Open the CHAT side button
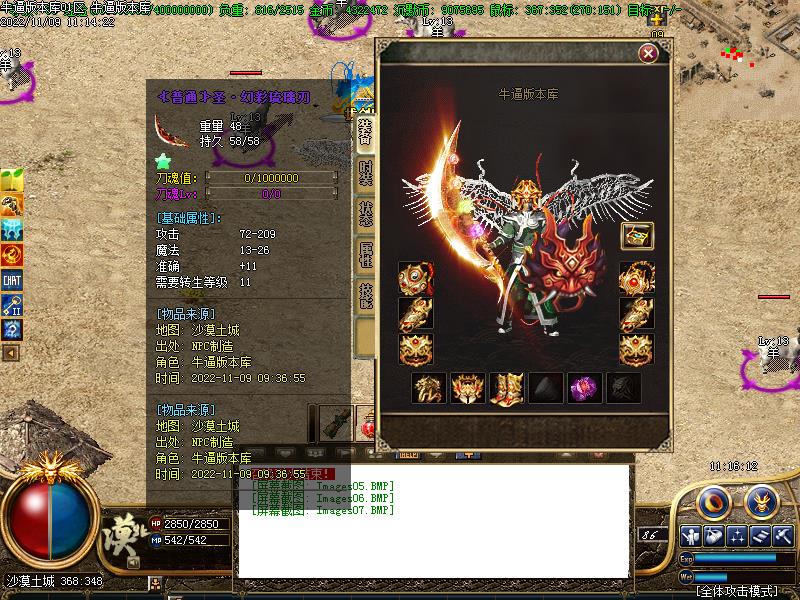The height and width of the screenshot is (600, 800). tap(12, 280)
